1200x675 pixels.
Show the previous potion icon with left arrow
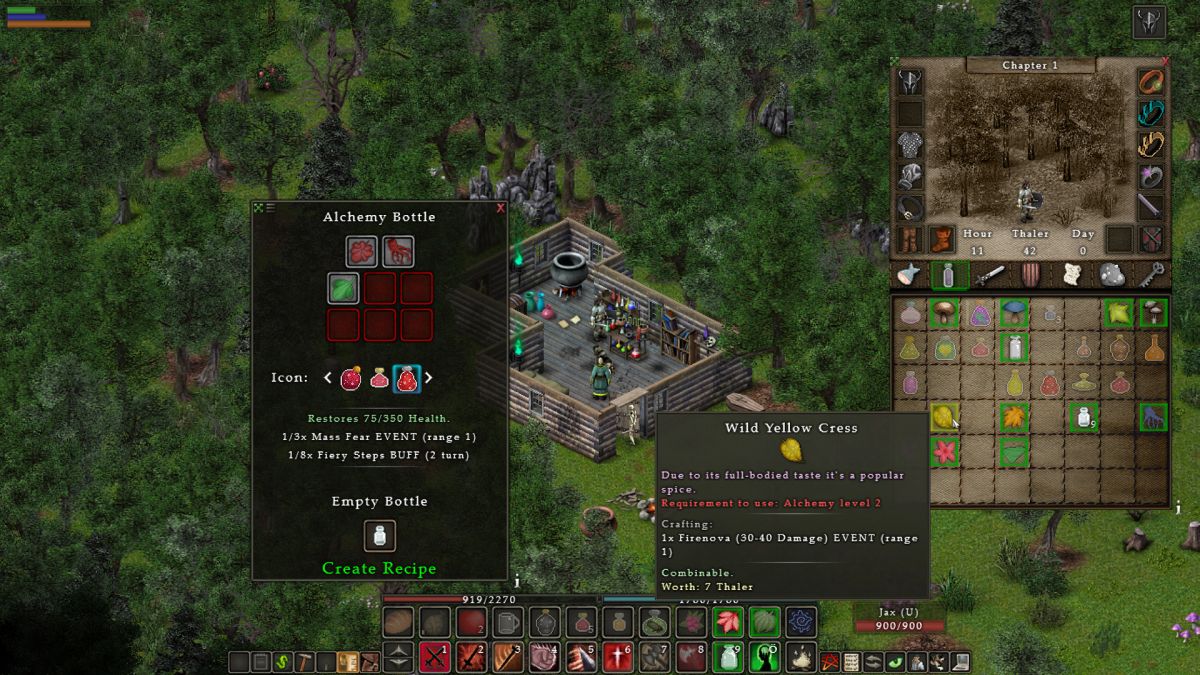pos(327,378)
